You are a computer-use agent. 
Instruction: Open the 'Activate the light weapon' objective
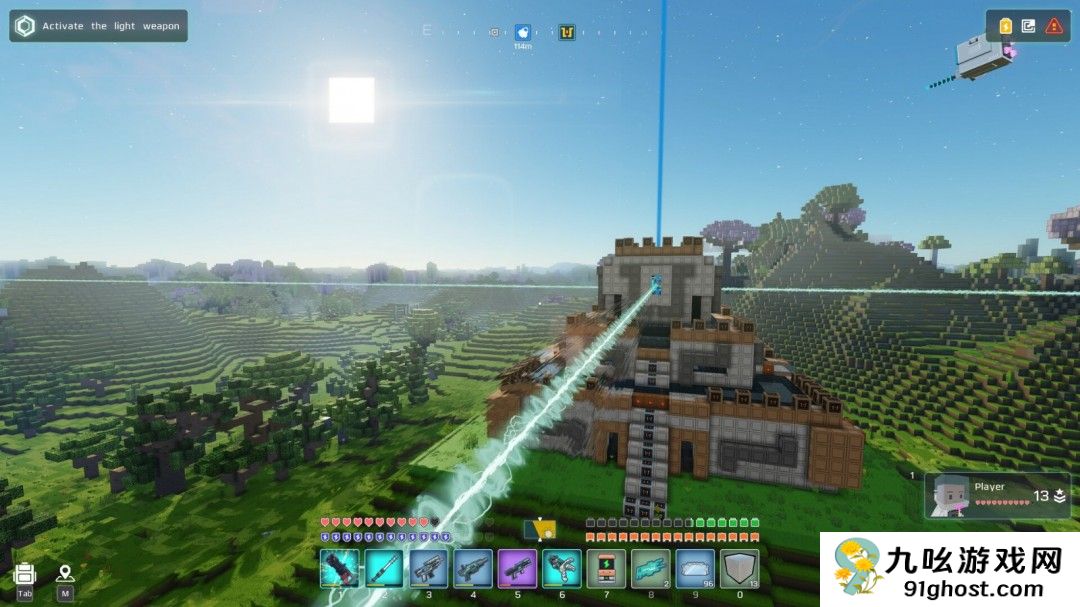tap(98, 26)
